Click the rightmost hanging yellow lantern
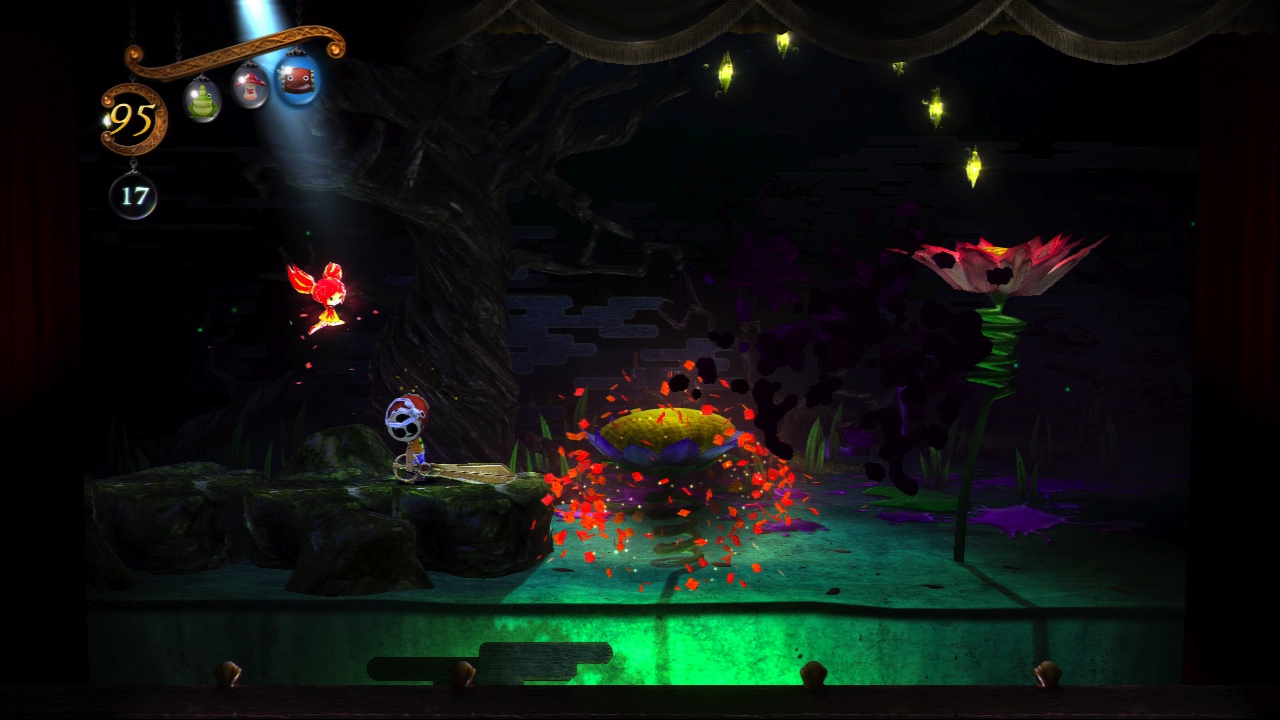1280x720 pixels. (x=975, y=165)
